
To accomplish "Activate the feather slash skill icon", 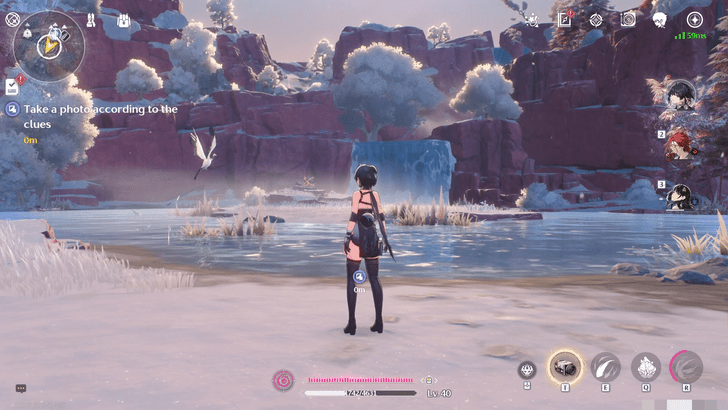I will pyautogui.click(x=605, y=367).
